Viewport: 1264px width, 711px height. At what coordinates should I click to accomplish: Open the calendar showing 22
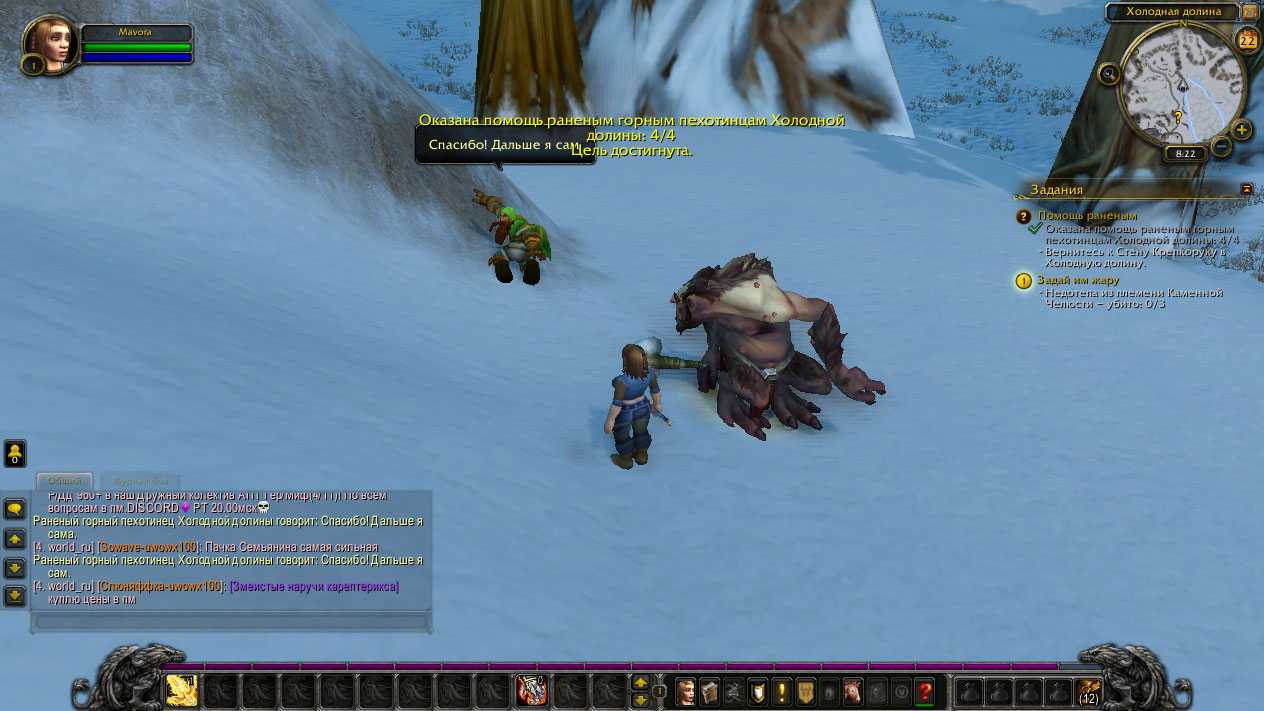pyautogui.click(x=1247, y=41)
